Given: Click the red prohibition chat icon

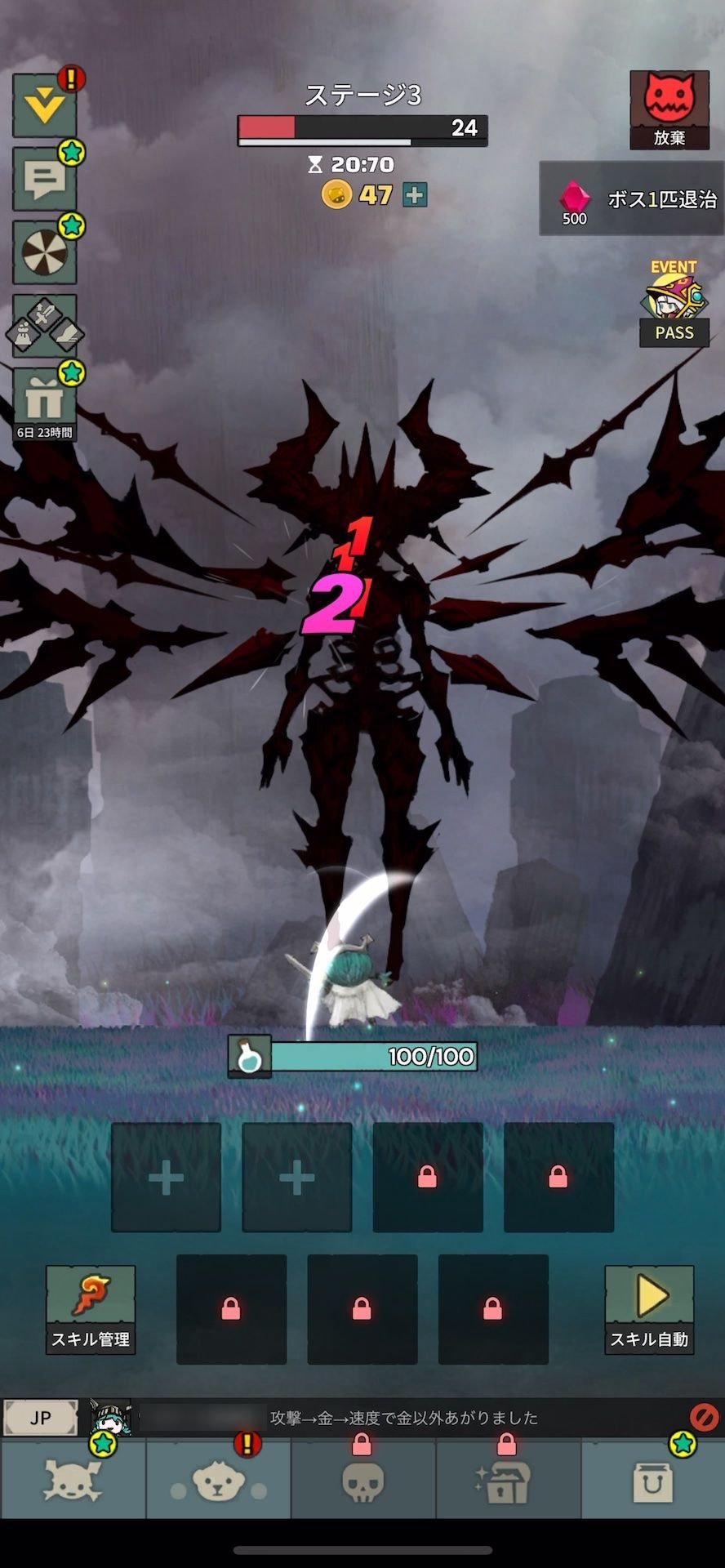Looking at the screenshot, I should 704,1417.
